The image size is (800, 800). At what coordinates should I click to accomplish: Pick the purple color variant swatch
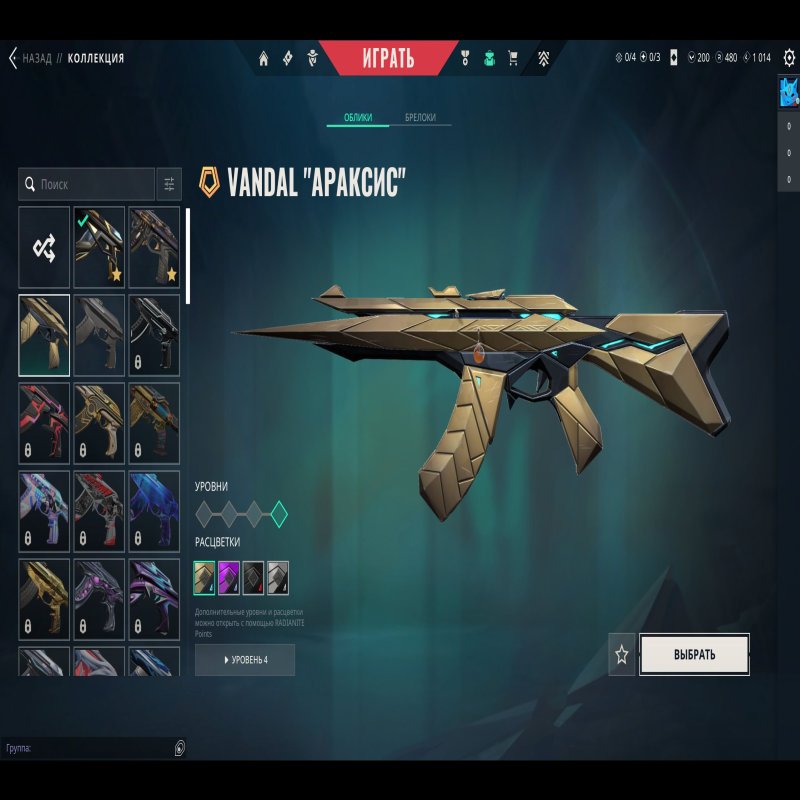click(229, 578)
